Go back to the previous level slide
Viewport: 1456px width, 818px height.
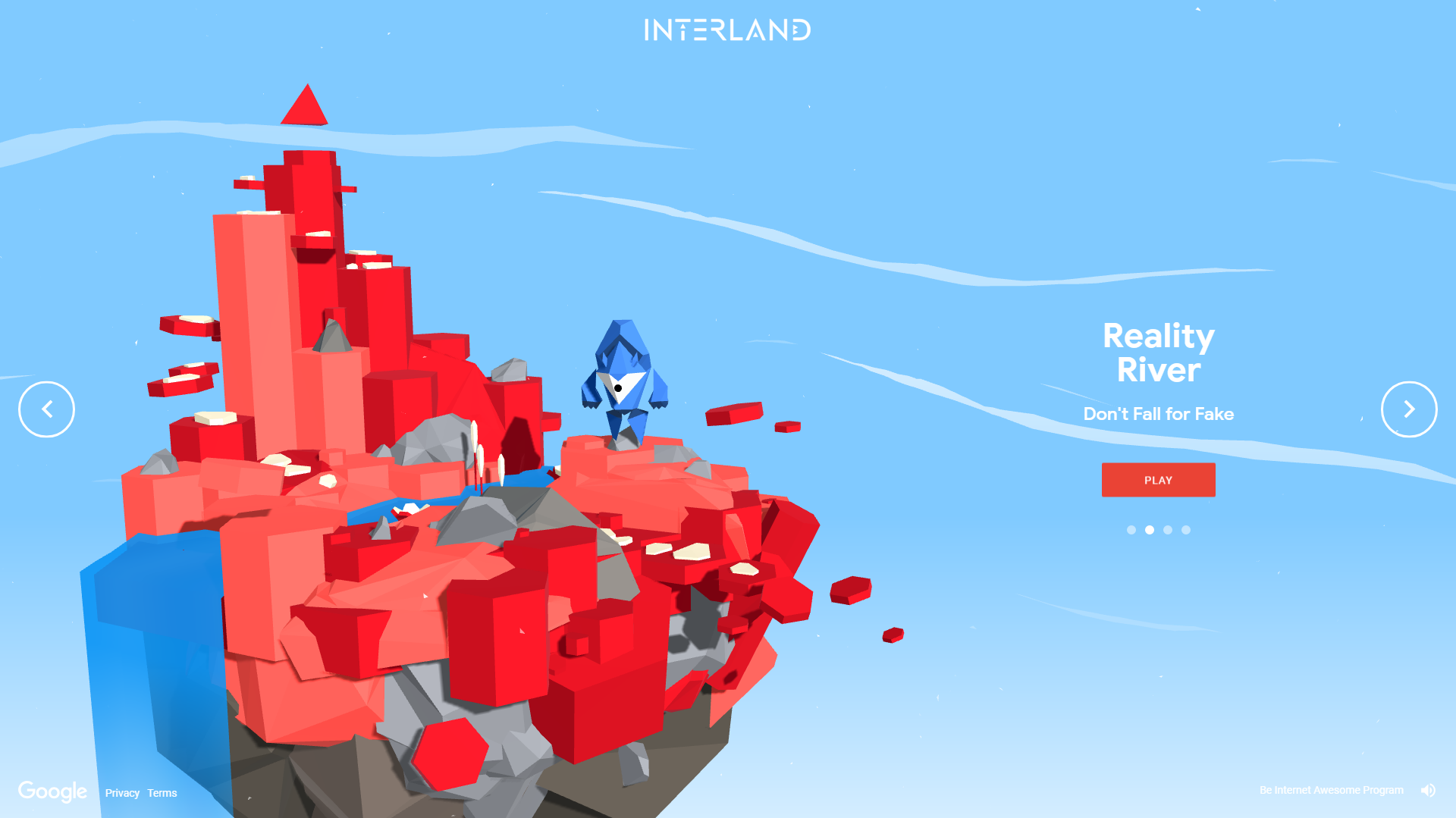coord(46,409)
